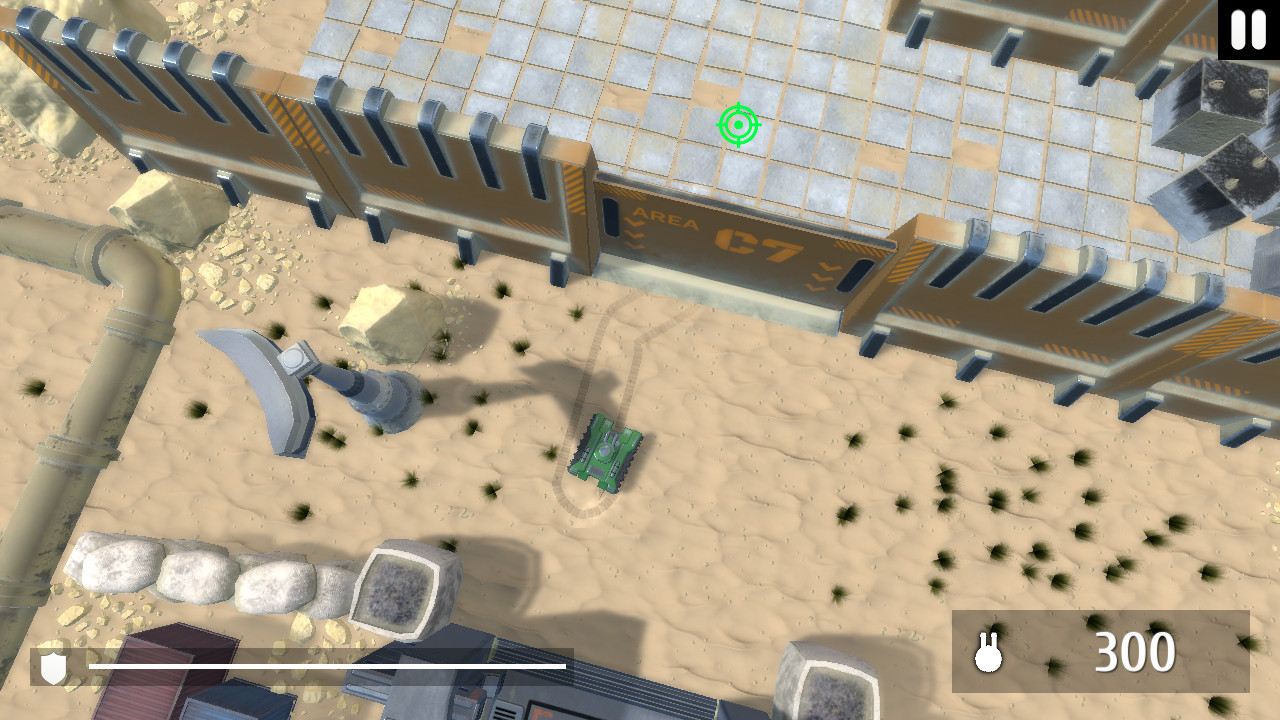Click the green targeting reticle on the concrete platform

(738, 125)
